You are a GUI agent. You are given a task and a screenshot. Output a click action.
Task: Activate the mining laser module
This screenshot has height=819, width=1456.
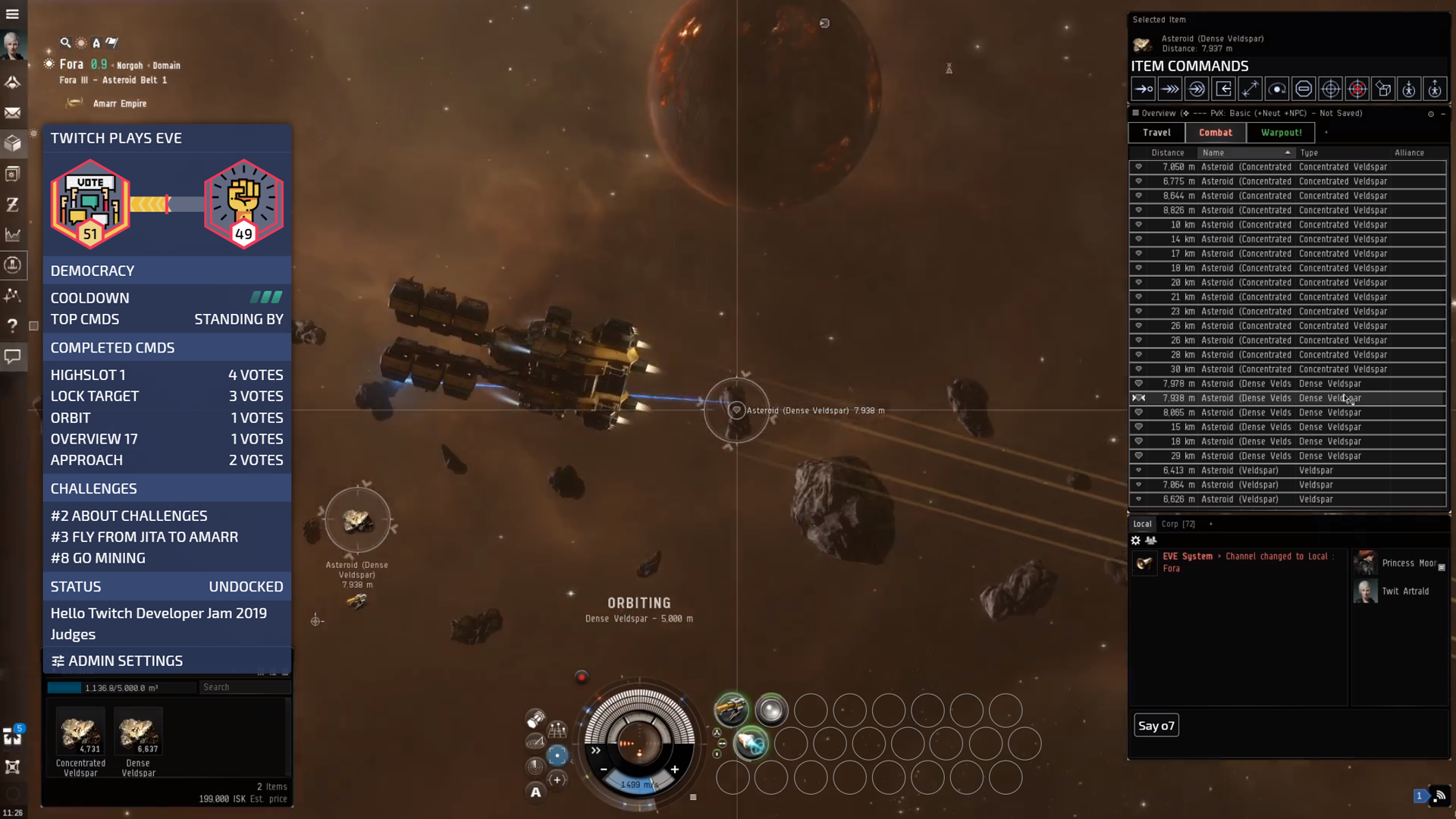[x=732, y=710]
